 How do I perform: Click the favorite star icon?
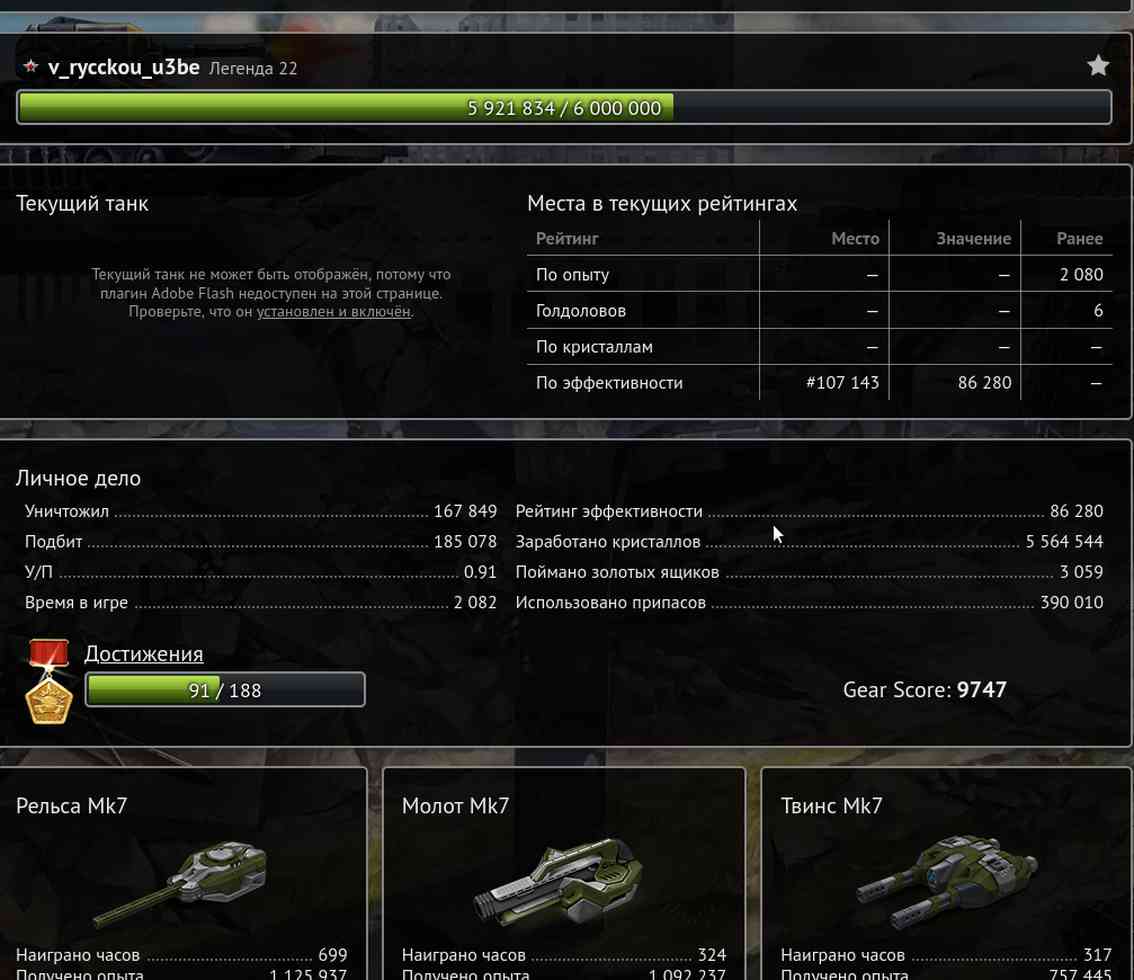(x=1098, y=66)
